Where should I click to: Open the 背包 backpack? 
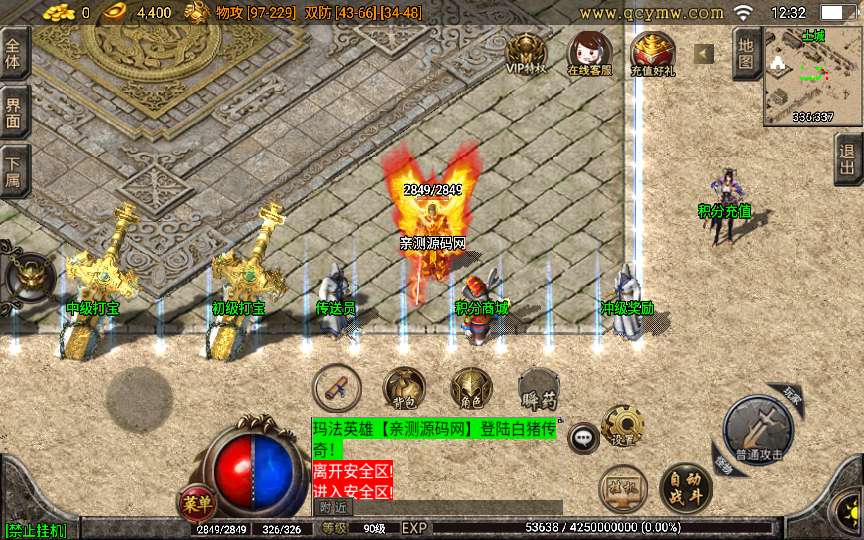coord(404,388)
